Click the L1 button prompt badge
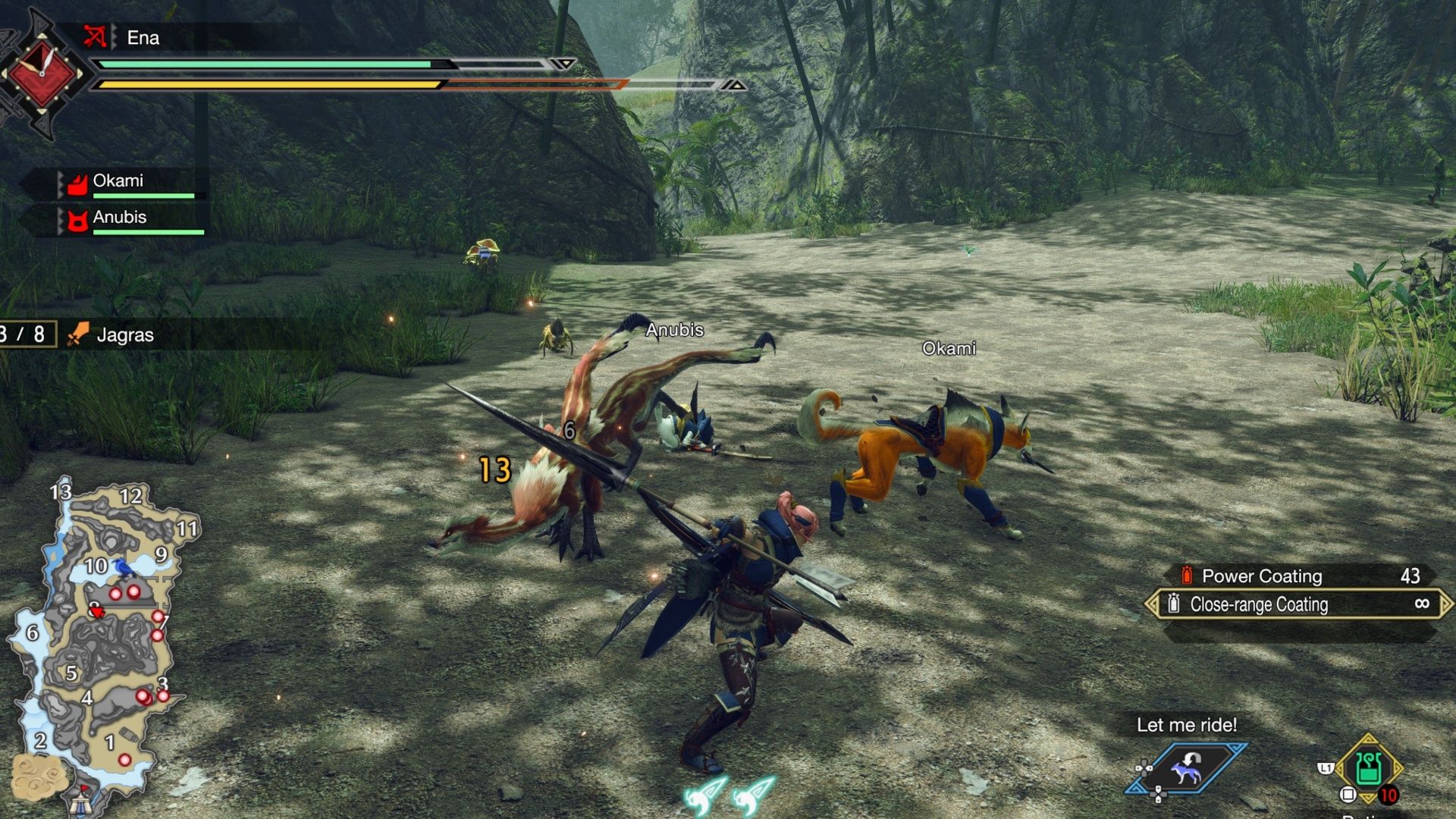Viewport: 1456px width, 819px height. click(x=1326, y=767)
